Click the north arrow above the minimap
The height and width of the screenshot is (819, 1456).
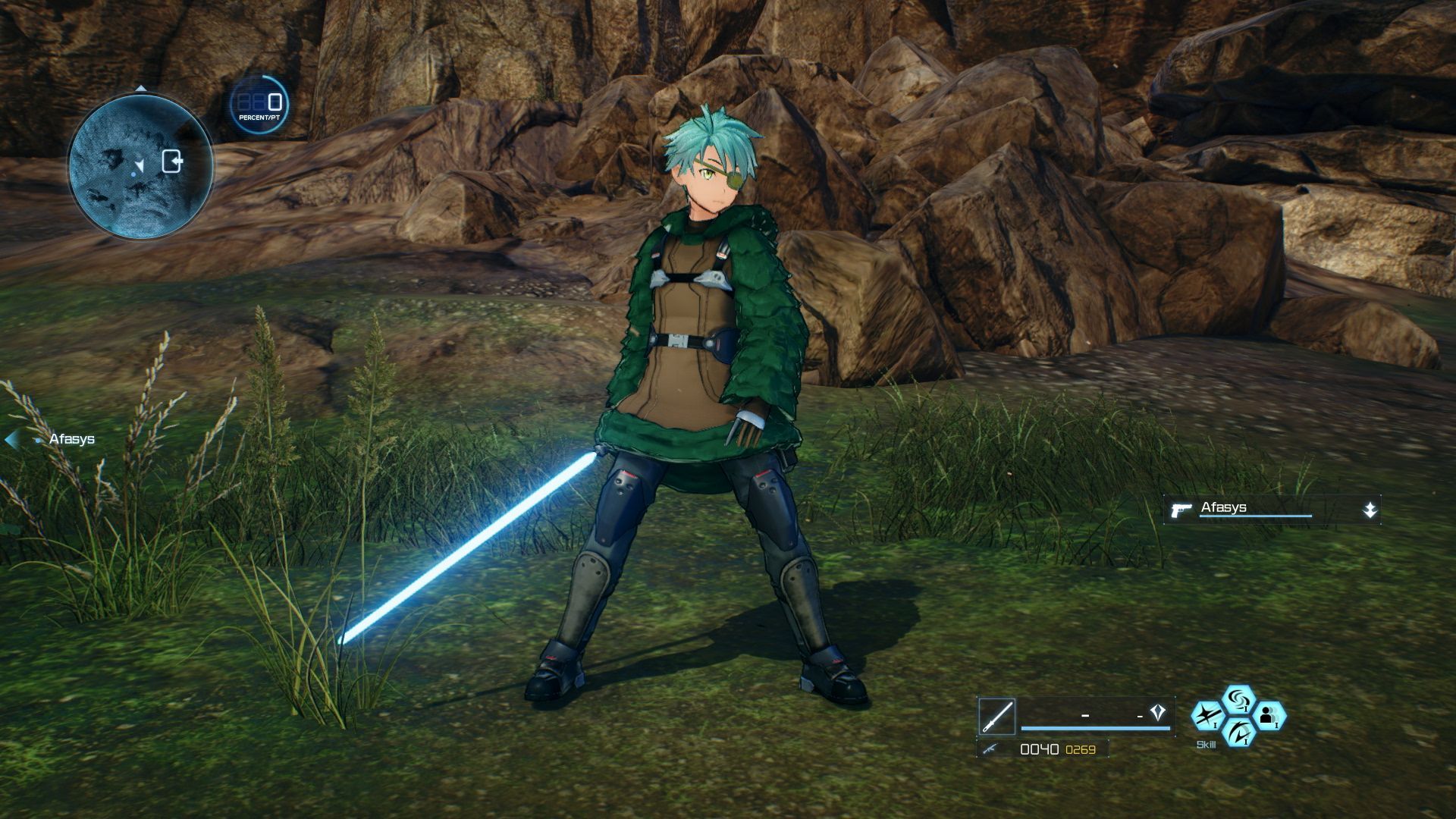(141, 88)
